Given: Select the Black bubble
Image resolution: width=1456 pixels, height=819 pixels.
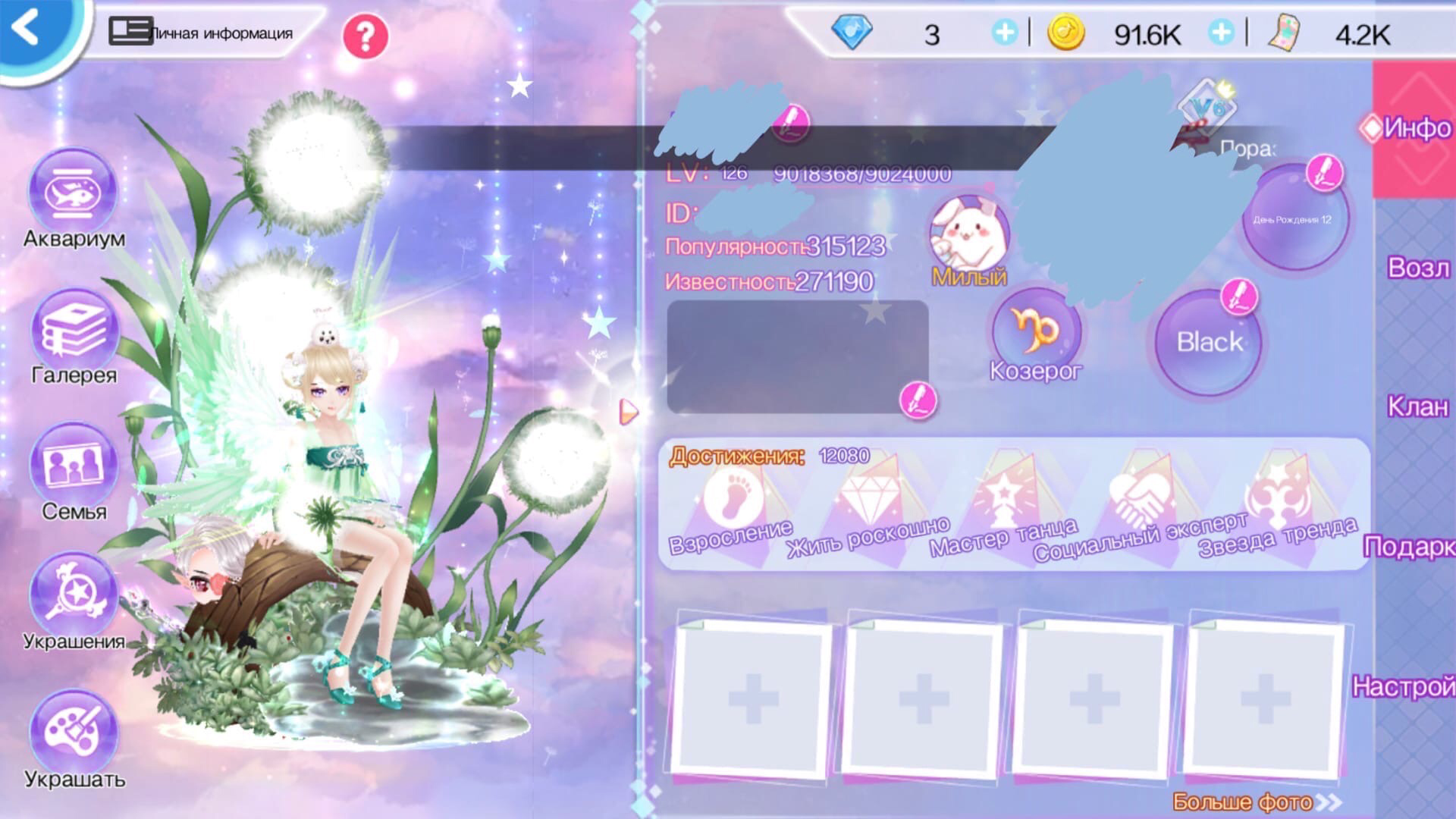Looking at the screenshot, I should (x=1209, y=342).
